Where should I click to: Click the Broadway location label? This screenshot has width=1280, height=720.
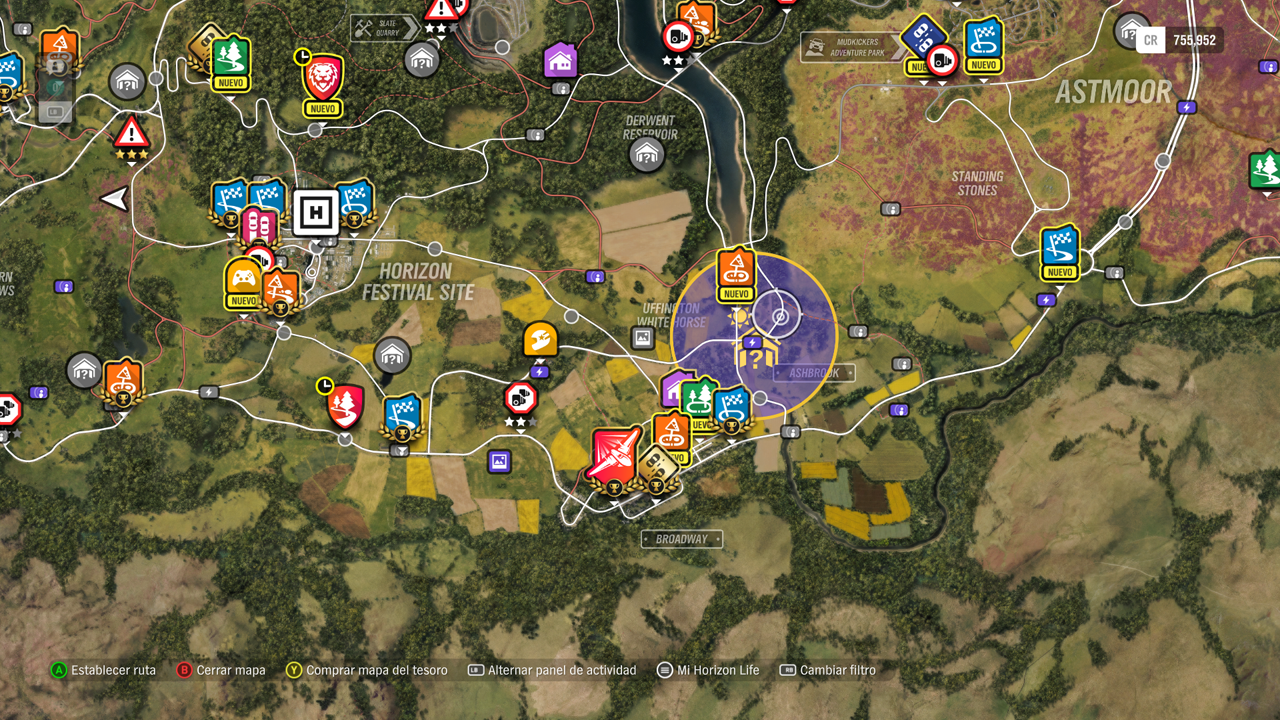coord(683,539)
